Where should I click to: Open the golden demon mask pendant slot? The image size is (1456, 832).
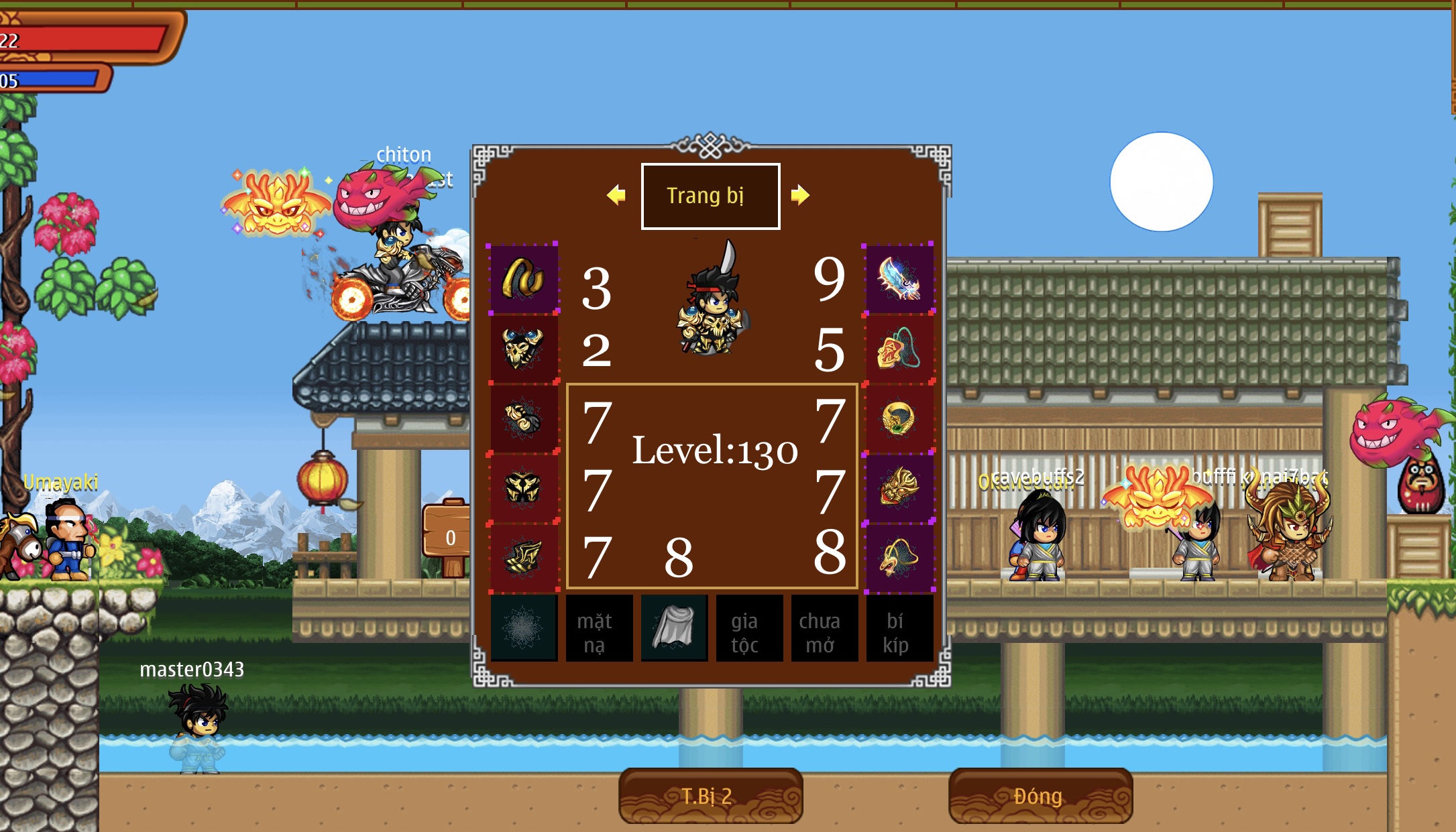899,487
